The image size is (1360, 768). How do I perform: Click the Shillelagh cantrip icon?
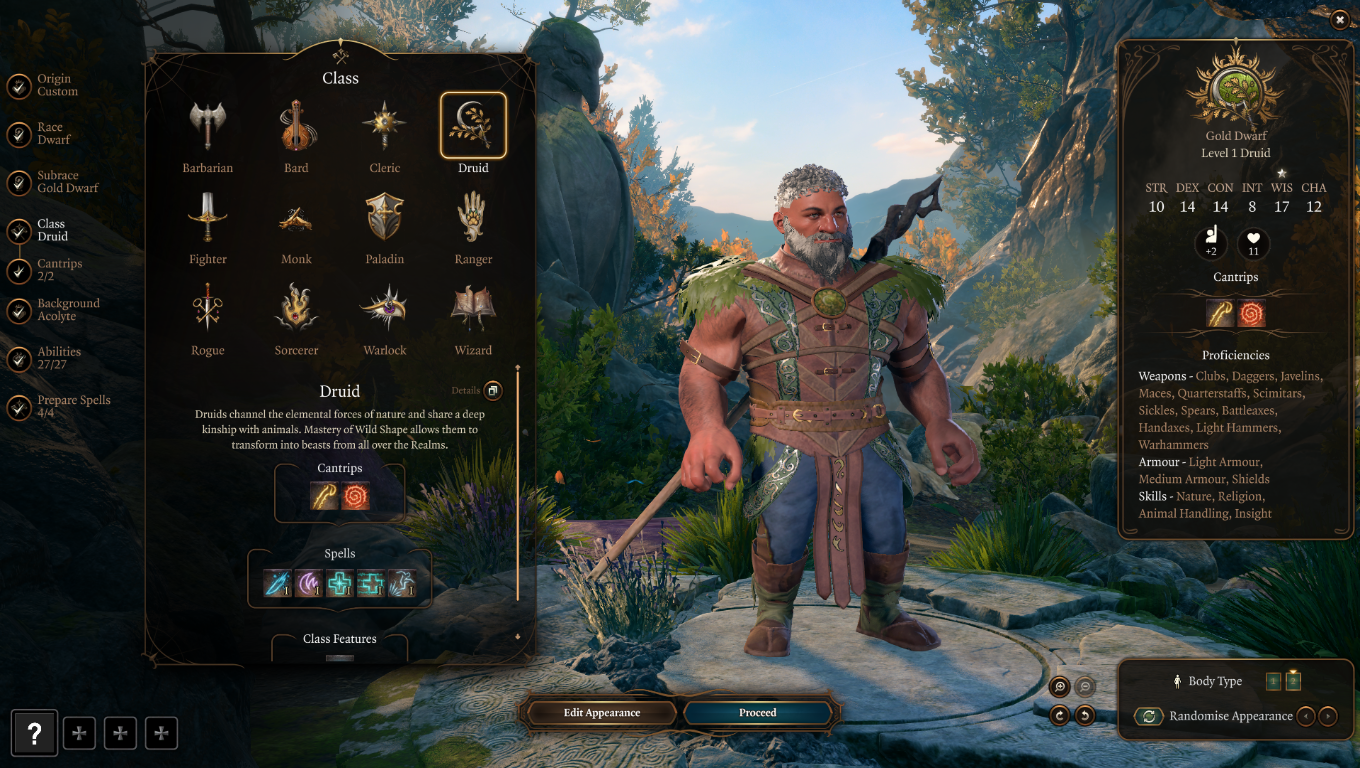(322, 493)
